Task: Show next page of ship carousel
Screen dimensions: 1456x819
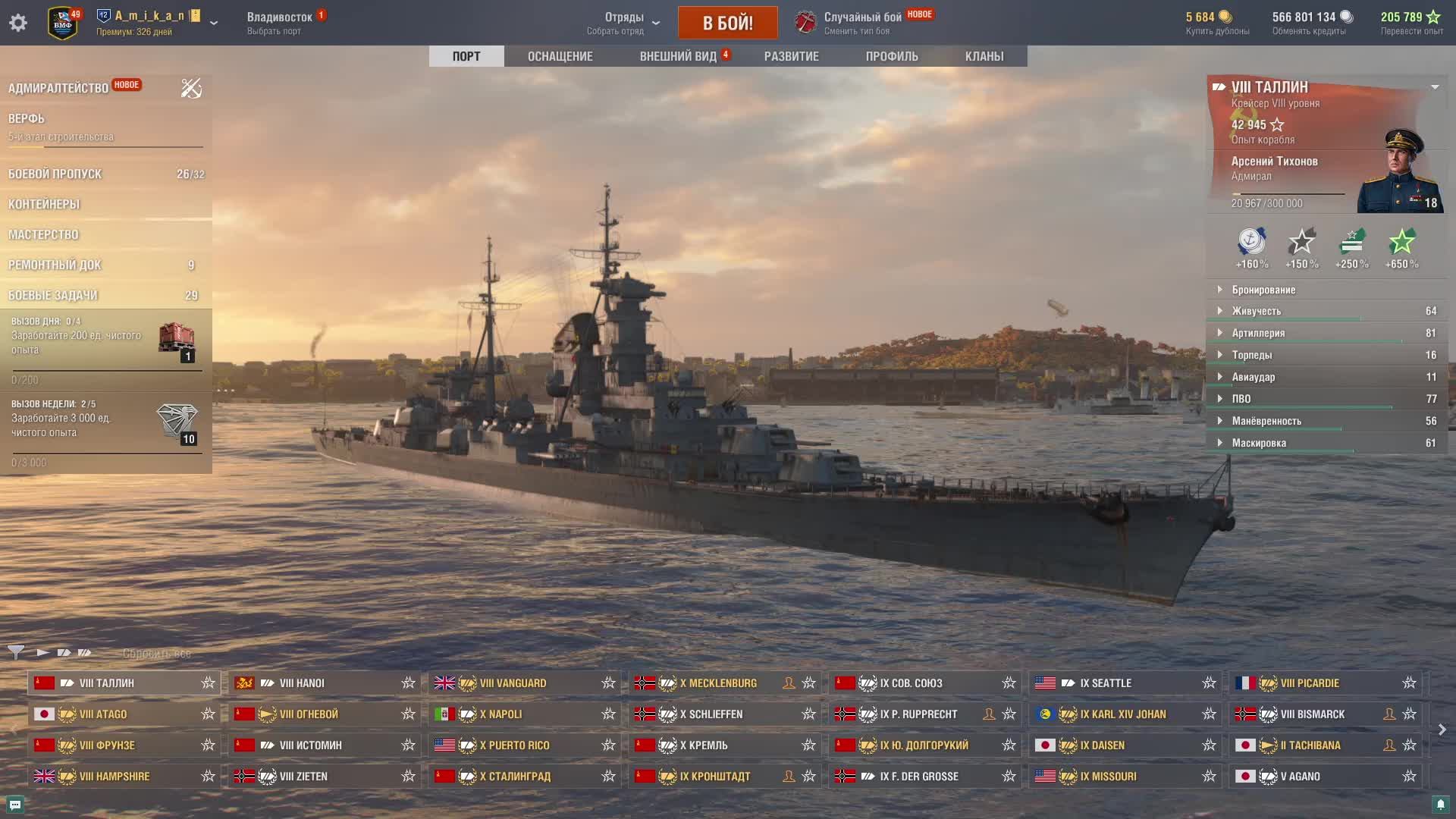Action: [x=1442, y=730]
